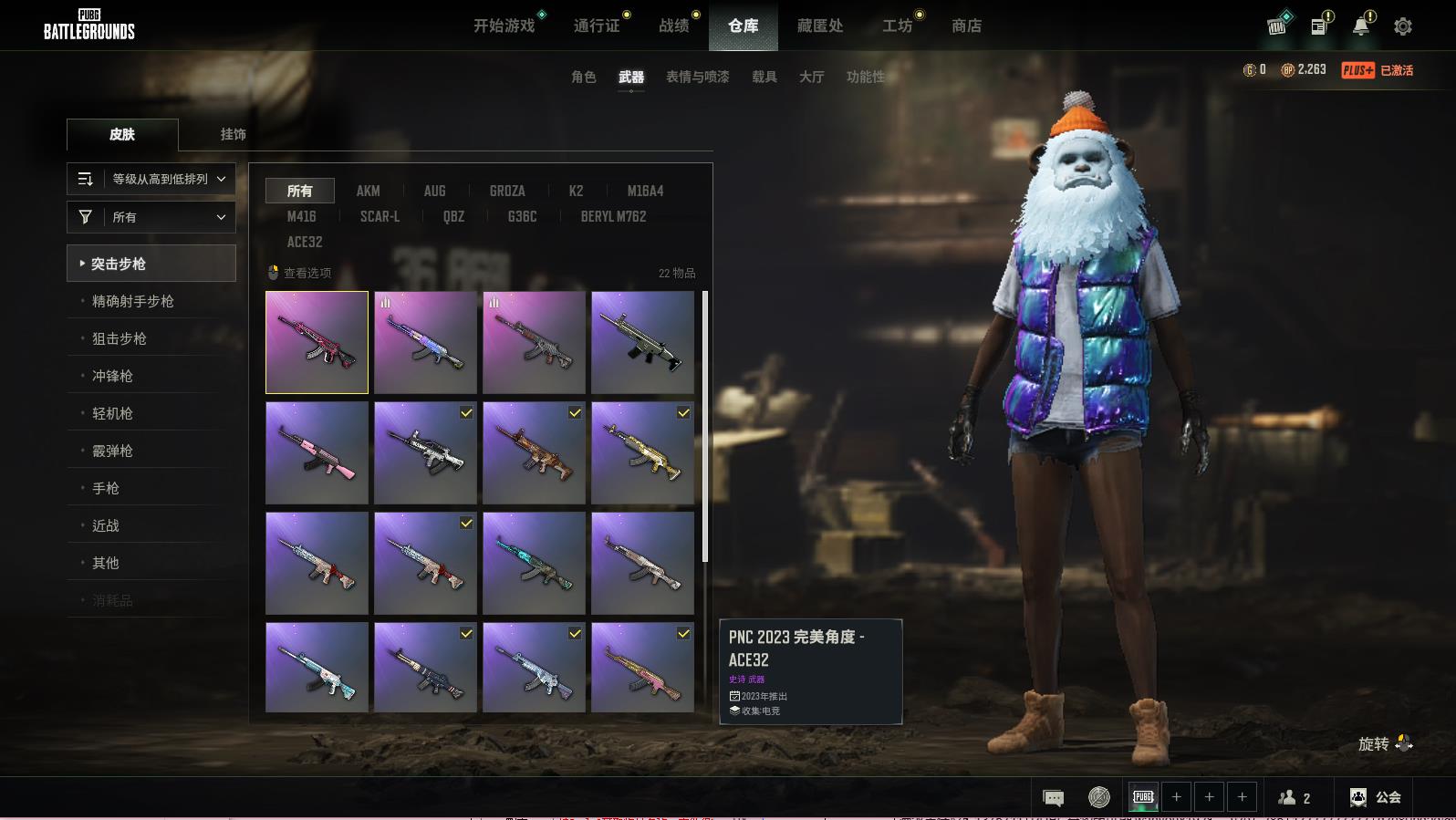1456x820 pixels.
Task: Select the 冲锋枪 SMG category
Action: pos(112,376)
